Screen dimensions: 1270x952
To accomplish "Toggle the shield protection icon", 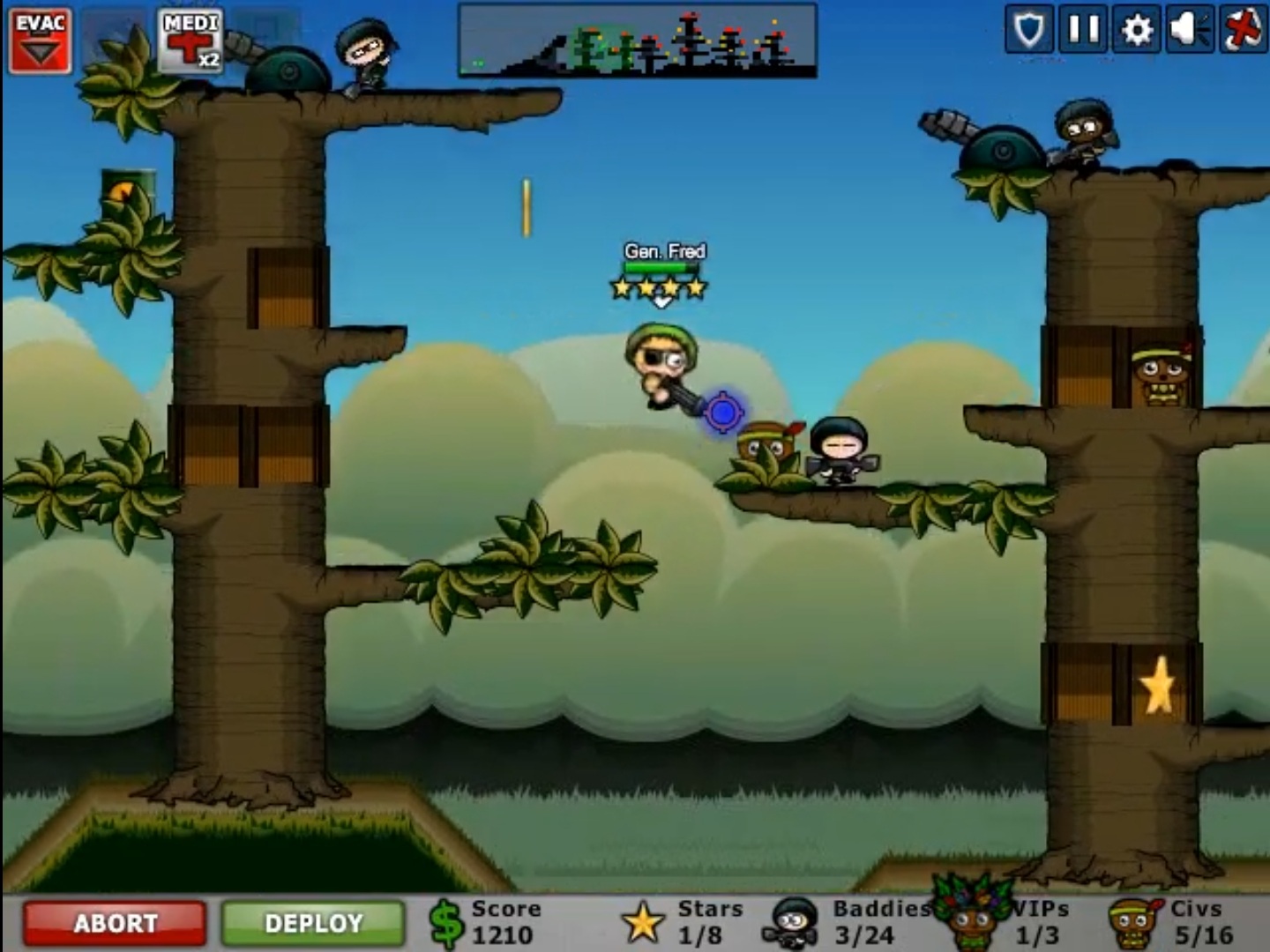I will click(x=1032, y=29).
